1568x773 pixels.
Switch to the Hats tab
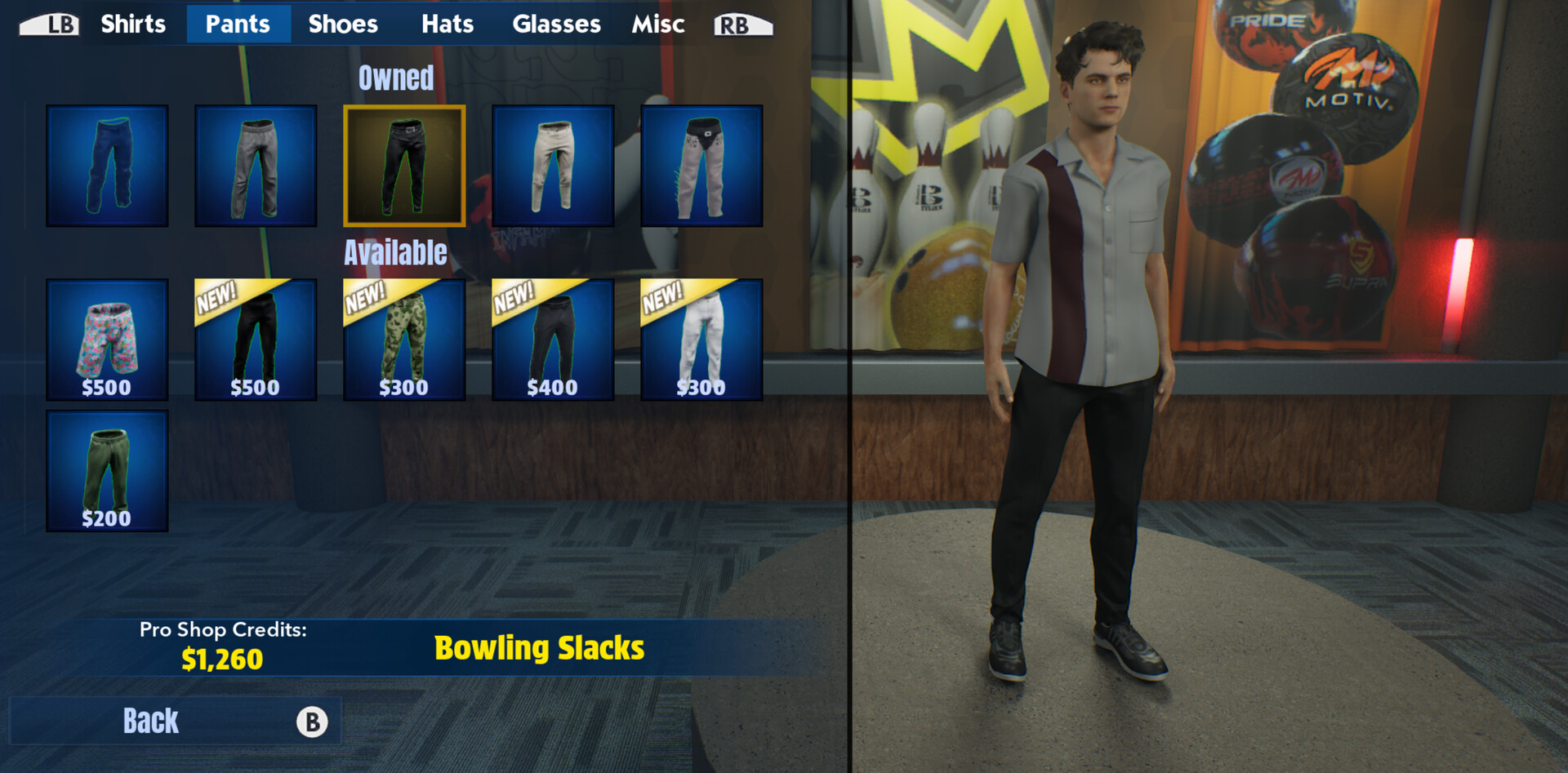tap(448, 24)
